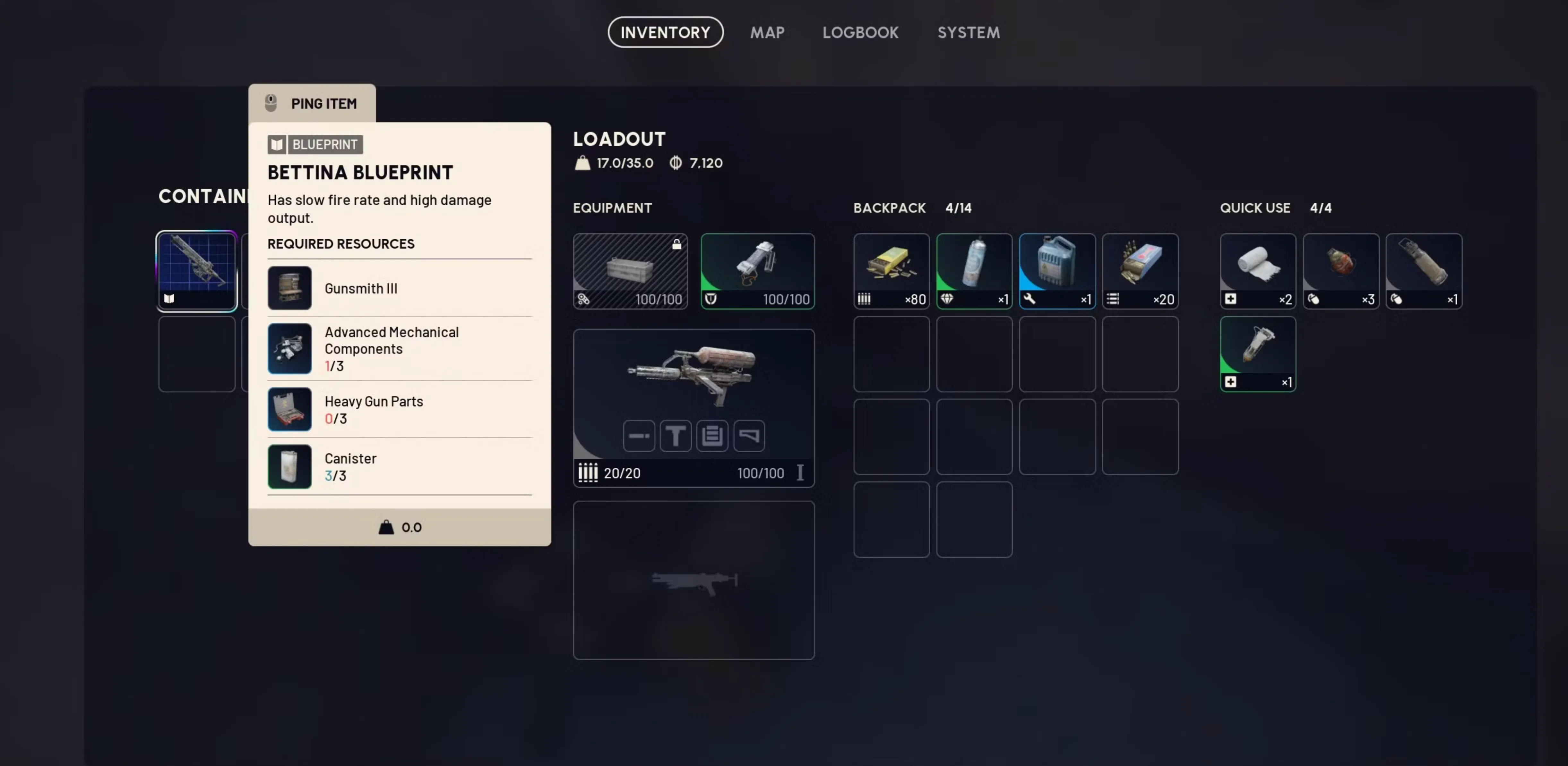Click the locked armor slot in Equipment

(x=630, y=271)
